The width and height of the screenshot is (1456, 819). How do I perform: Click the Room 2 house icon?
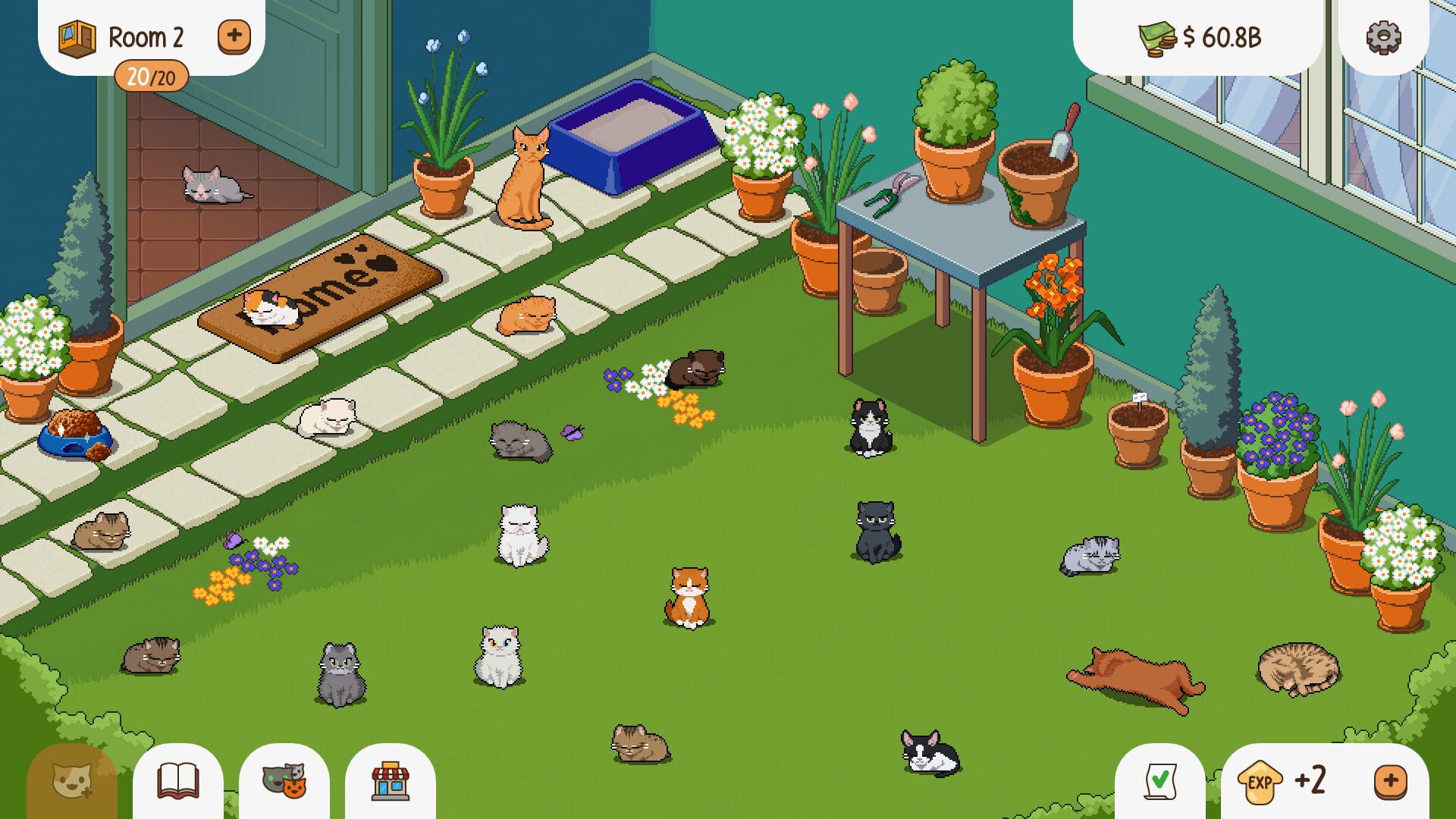[76, 36]
